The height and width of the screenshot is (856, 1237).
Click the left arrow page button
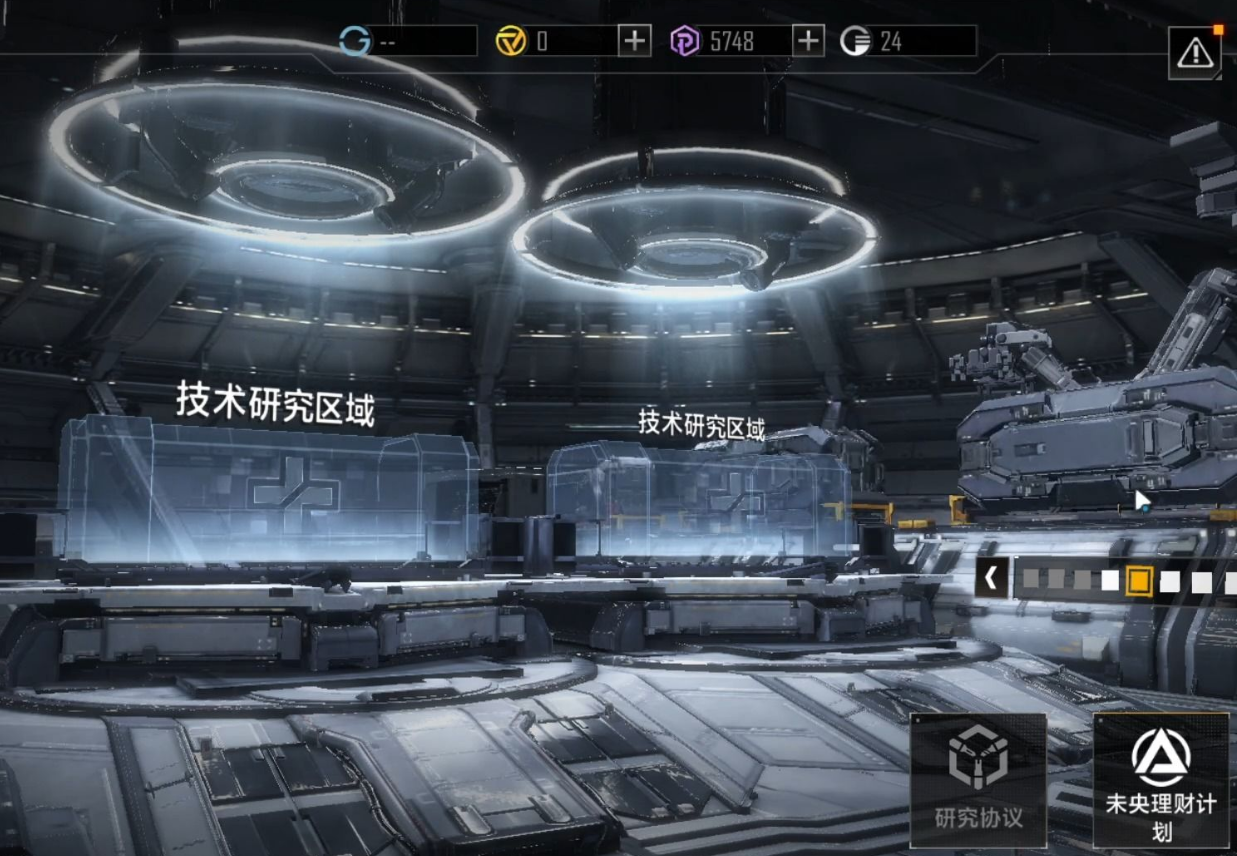click(x=991, y=578)
